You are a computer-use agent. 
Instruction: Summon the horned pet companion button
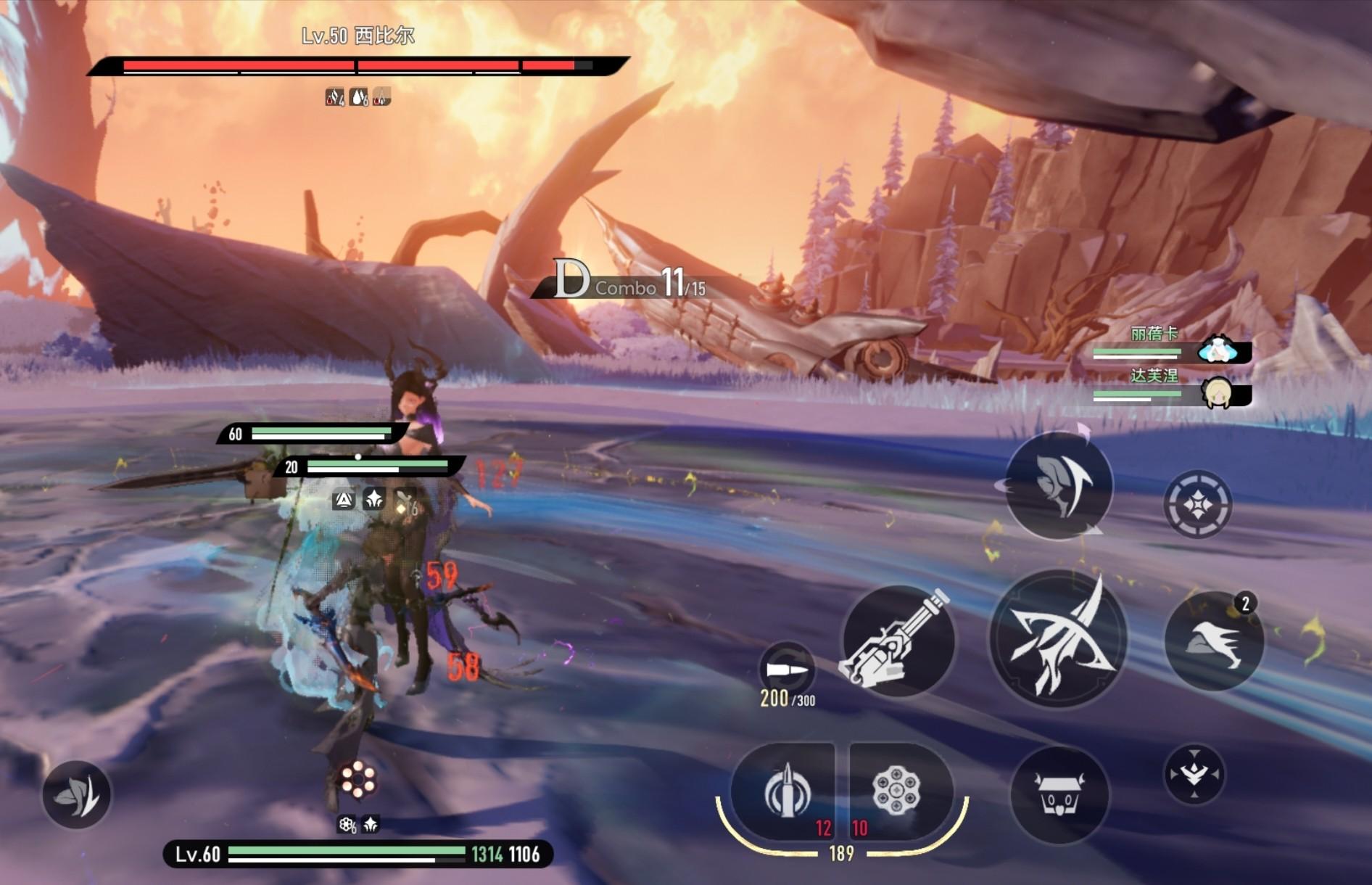[1059, 795]
